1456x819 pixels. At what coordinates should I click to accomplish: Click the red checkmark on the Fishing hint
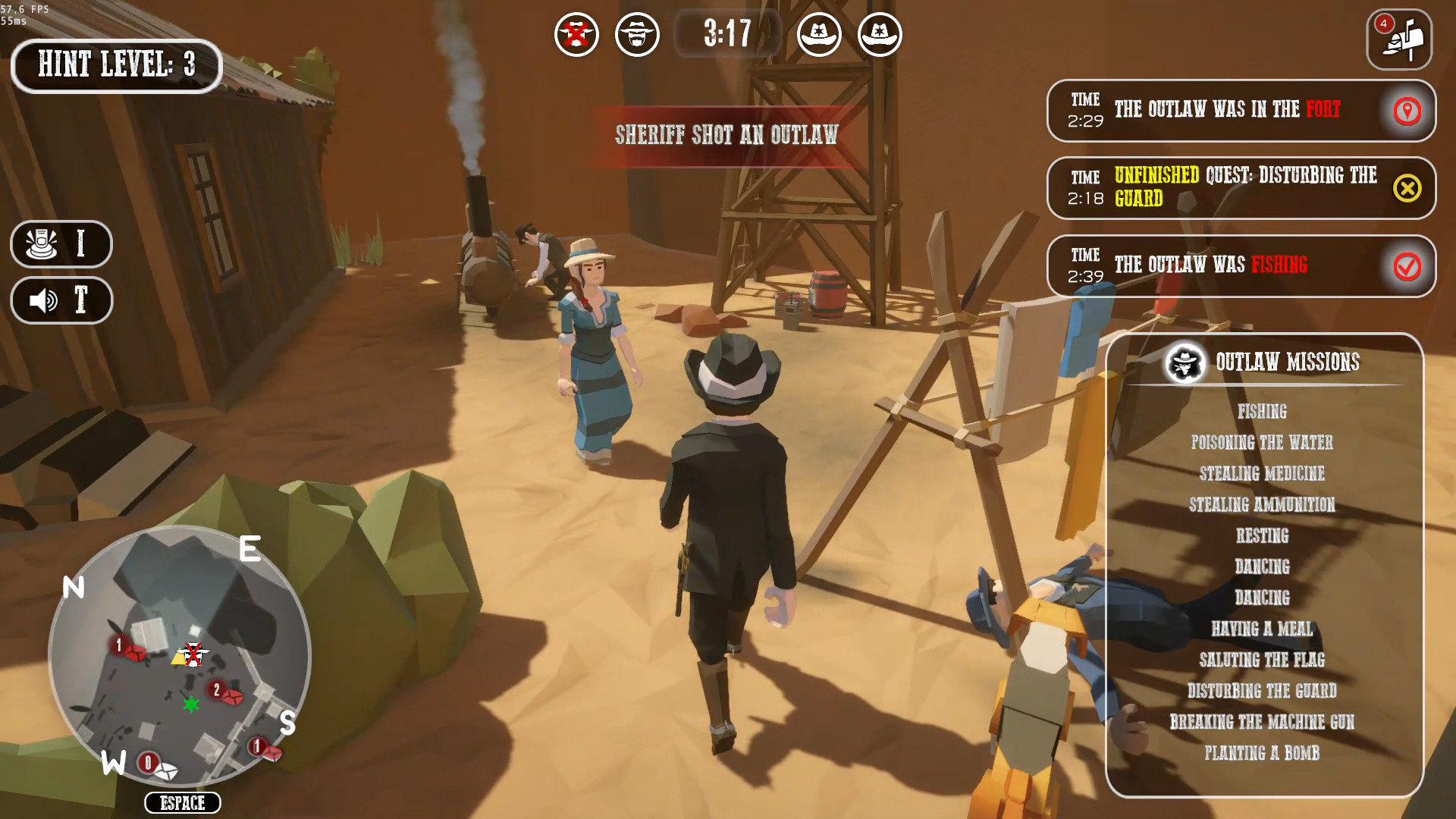click(x=1407, y=266)
